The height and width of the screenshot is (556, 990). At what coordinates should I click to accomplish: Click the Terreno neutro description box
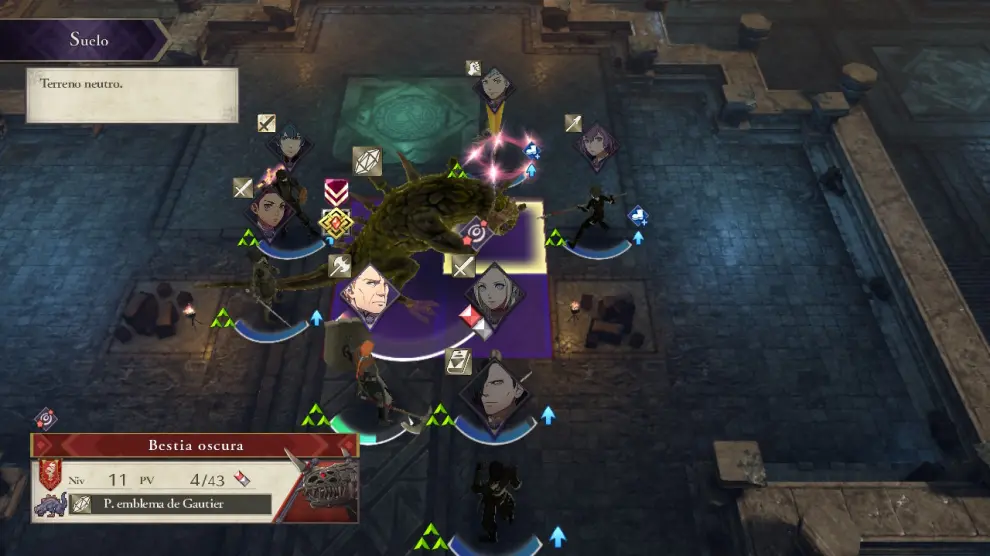[x=132, y=95]
